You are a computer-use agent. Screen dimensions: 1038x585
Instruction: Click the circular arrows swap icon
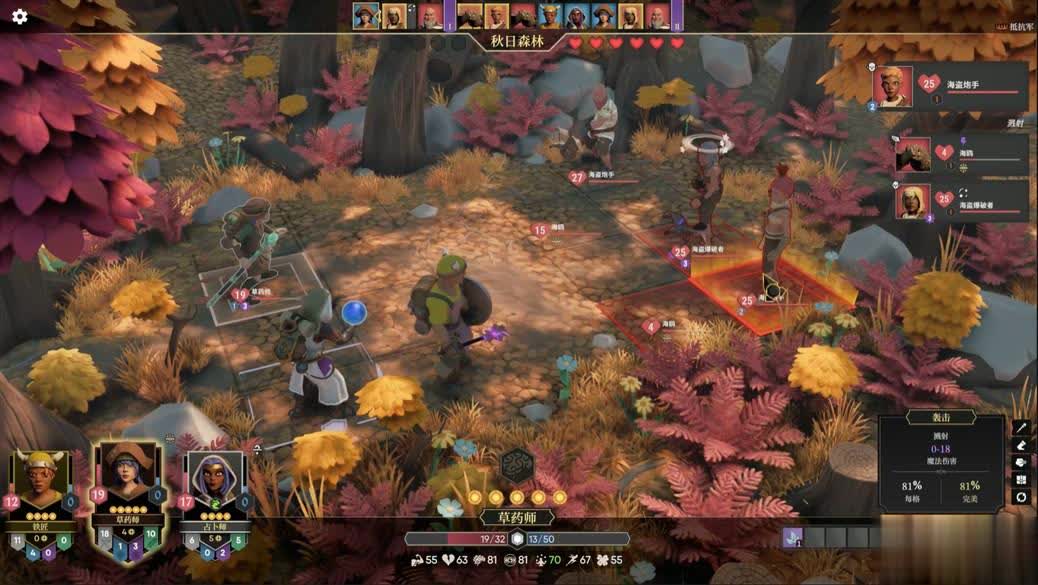[x=1021, y=496]
